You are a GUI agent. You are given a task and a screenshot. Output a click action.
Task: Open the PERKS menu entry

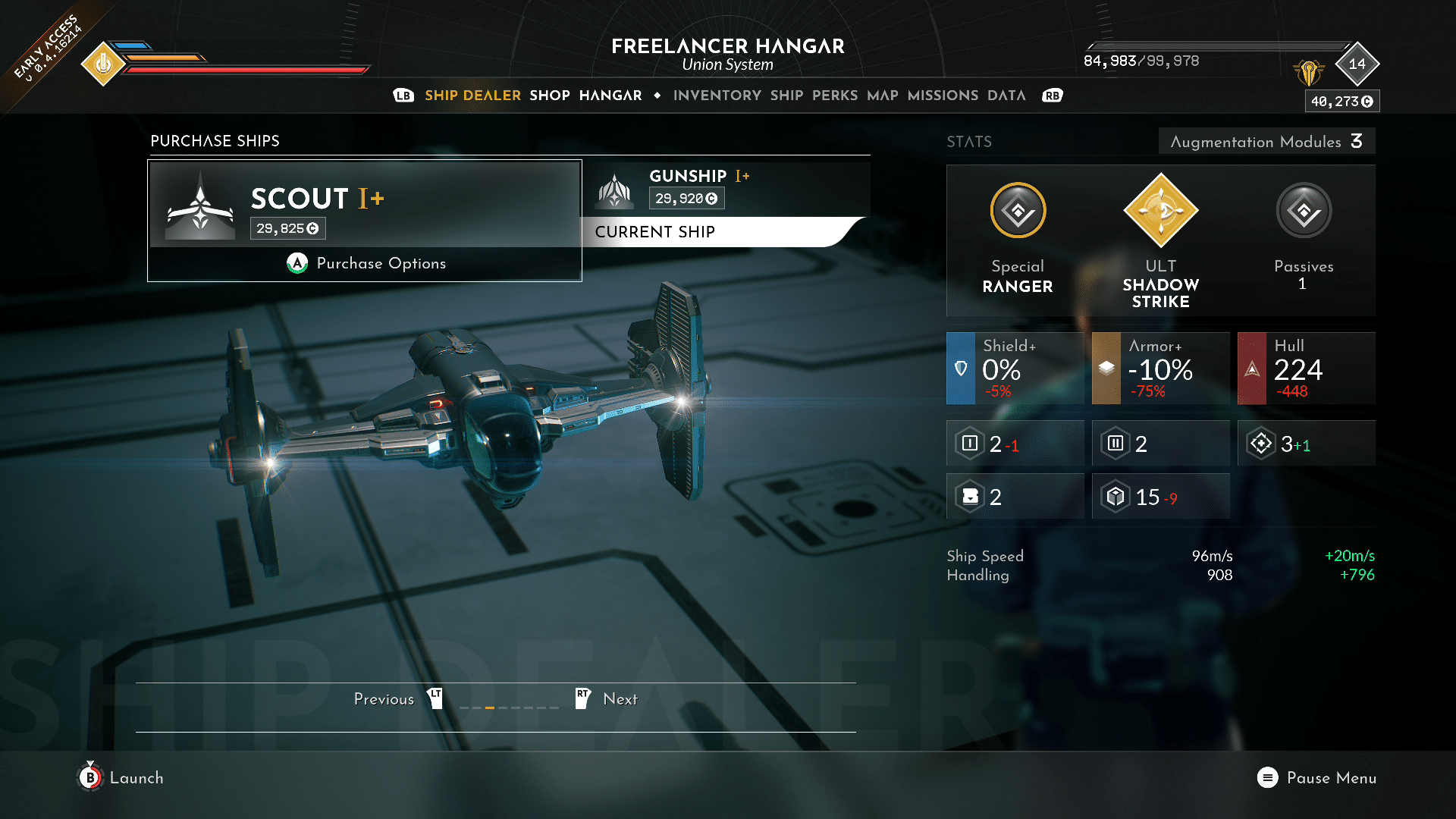pyautogui.click(x=833, y=96)
